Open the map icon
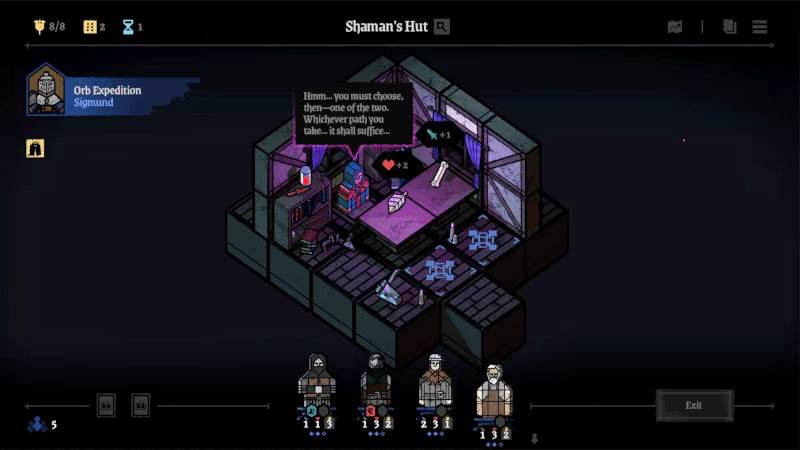 [675, 27]
